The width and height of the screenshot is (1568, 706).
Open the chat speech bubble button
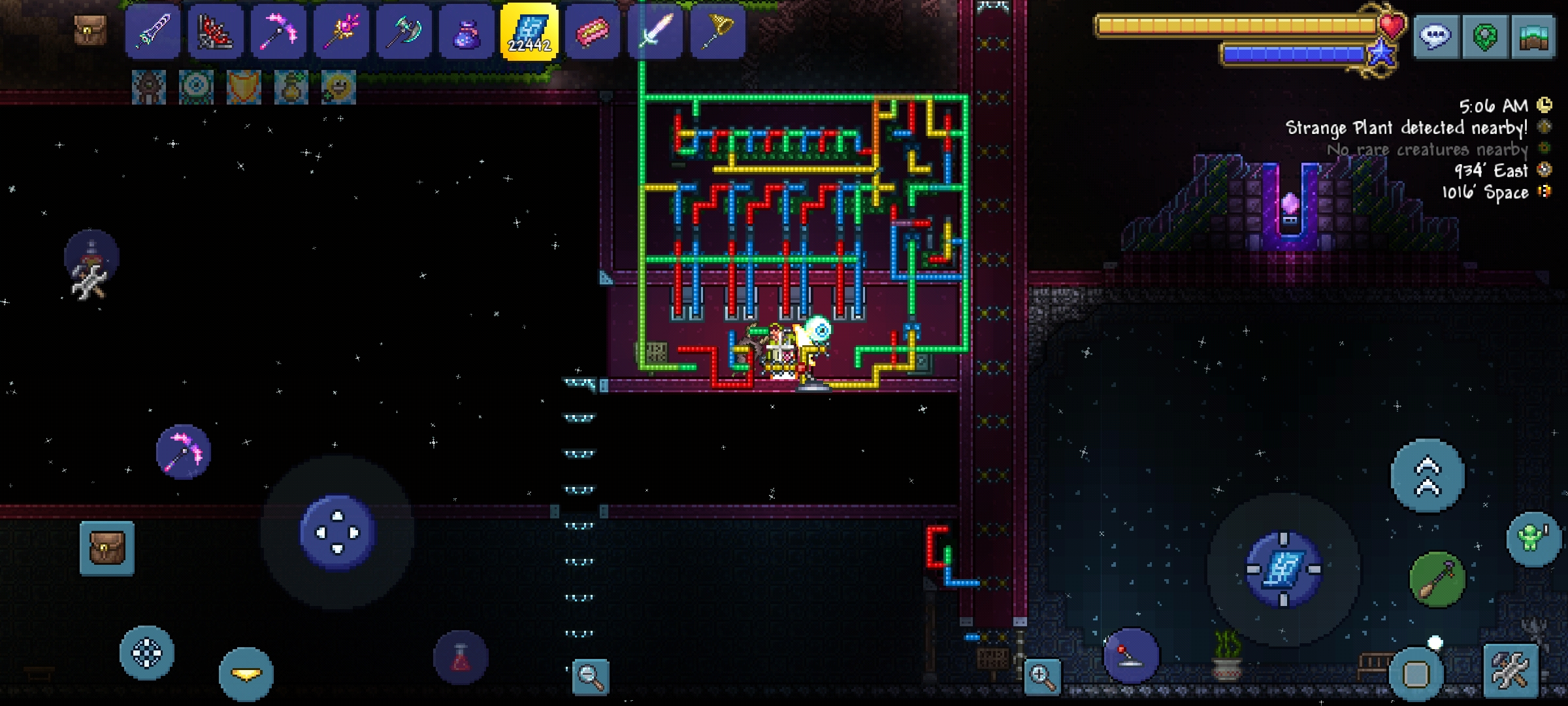(x=1435, y=37)
